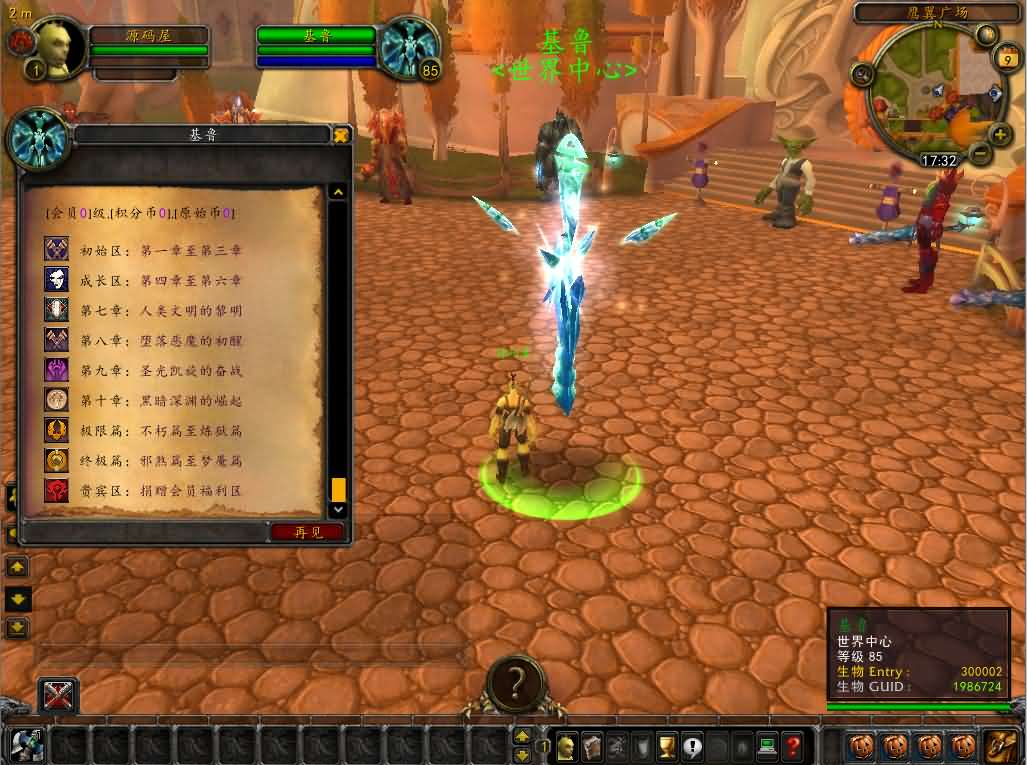
Task: Open the help request red question mark
Action: click(x=792, y=745)
